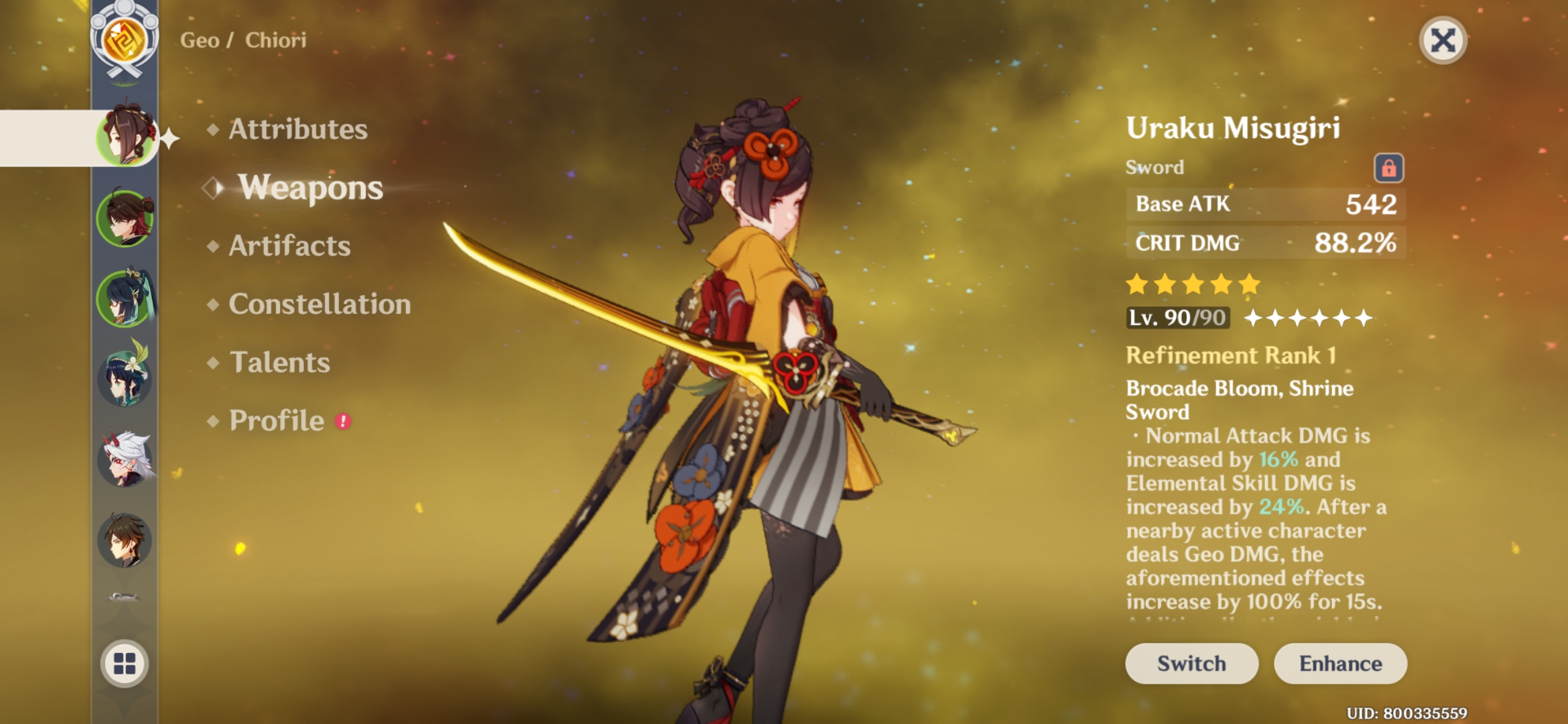The height and width of the screenshot is (724, 1568).
Task: Click Switch to change the weapon
Action: coord(1191,664)
